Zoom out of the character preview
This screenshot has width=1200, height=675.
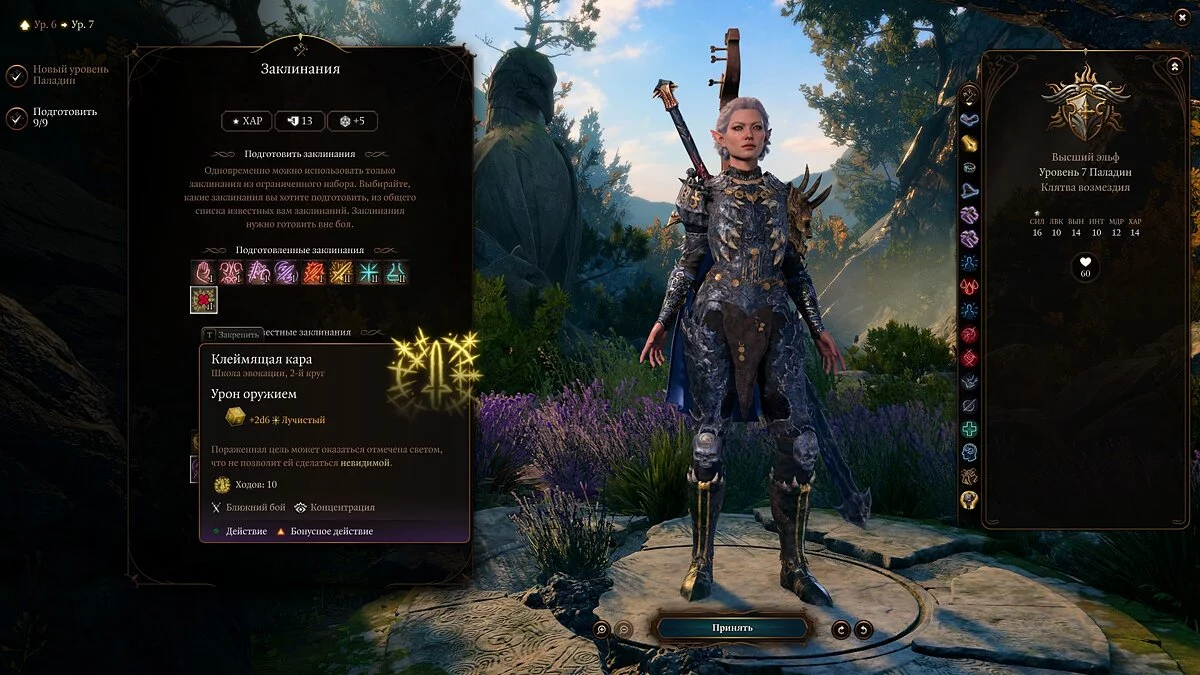[623, 629]
